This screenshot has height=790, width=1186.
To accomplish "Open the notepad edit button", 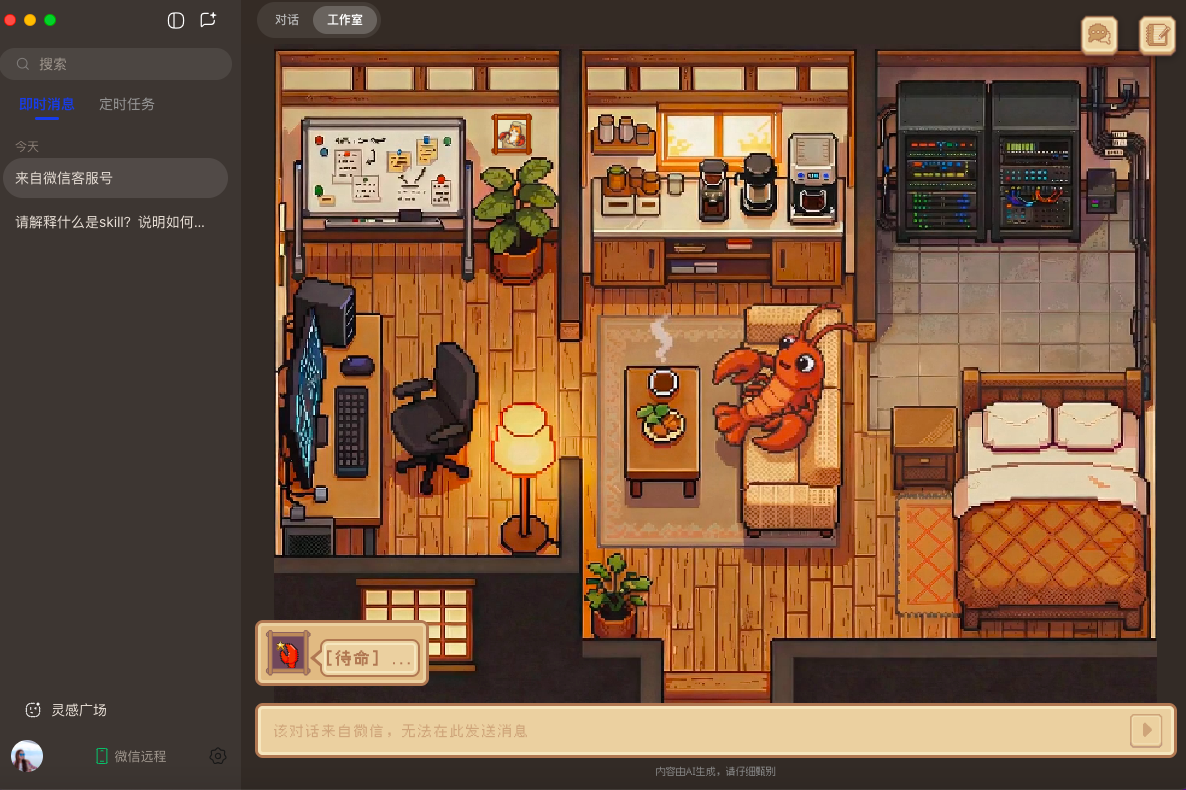I will coord(1157,35).
